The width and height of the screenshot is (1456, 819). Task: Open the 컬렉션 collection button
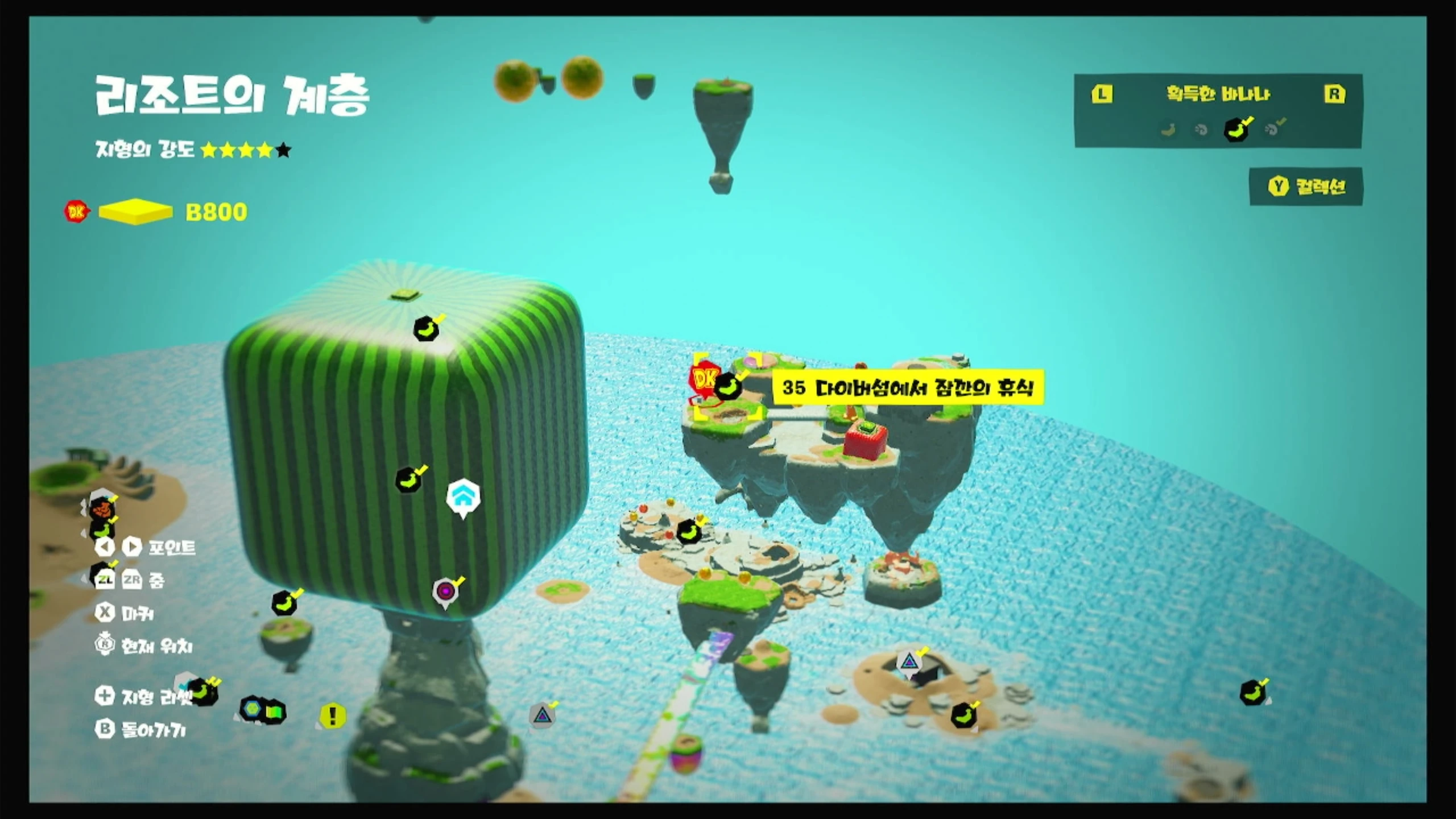pyautogui.click(x=1306, y=187)
